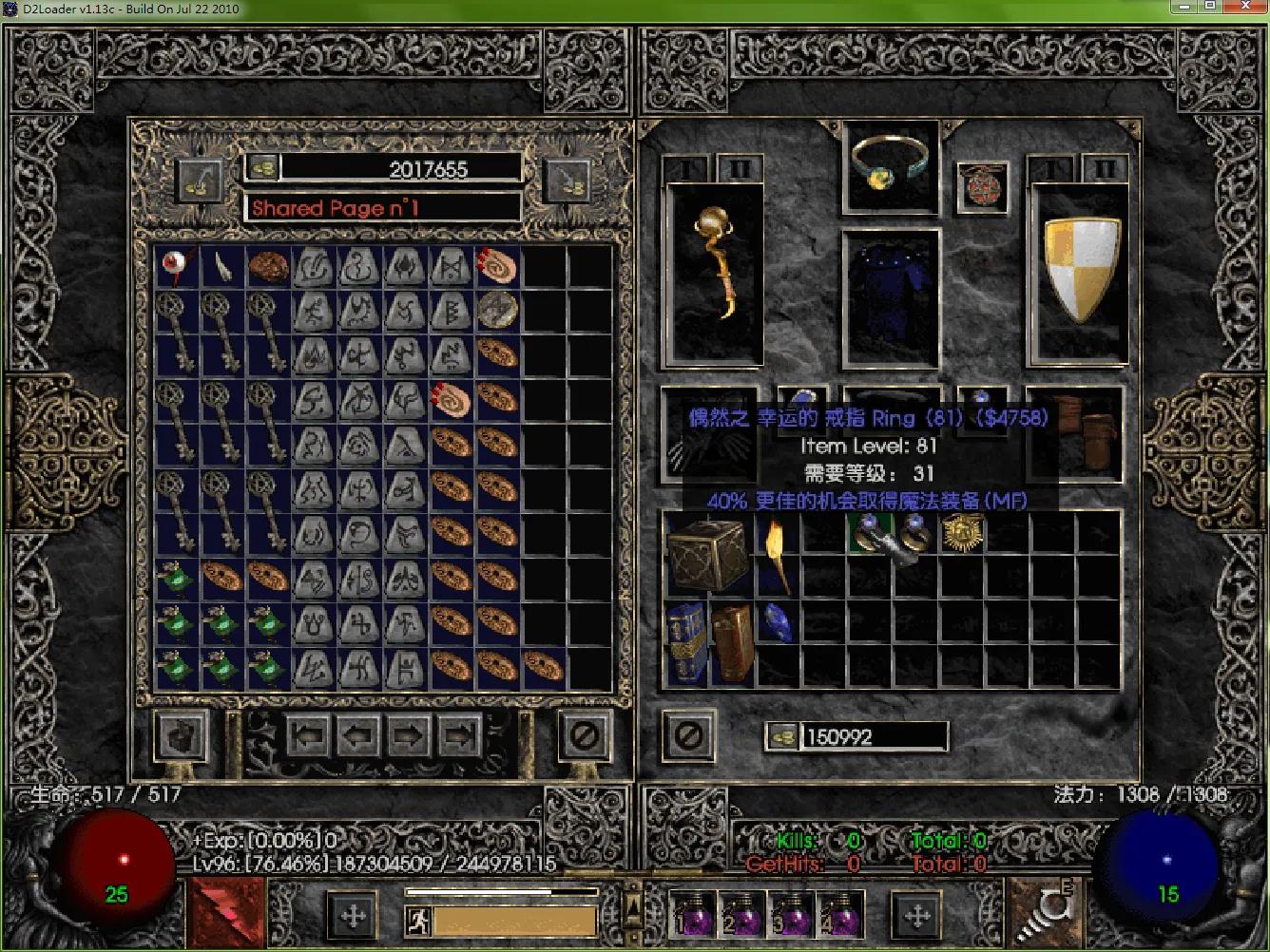The image size is (1270, 952).
Task: Click the inventory gold coin button
Action: [782, 736]
